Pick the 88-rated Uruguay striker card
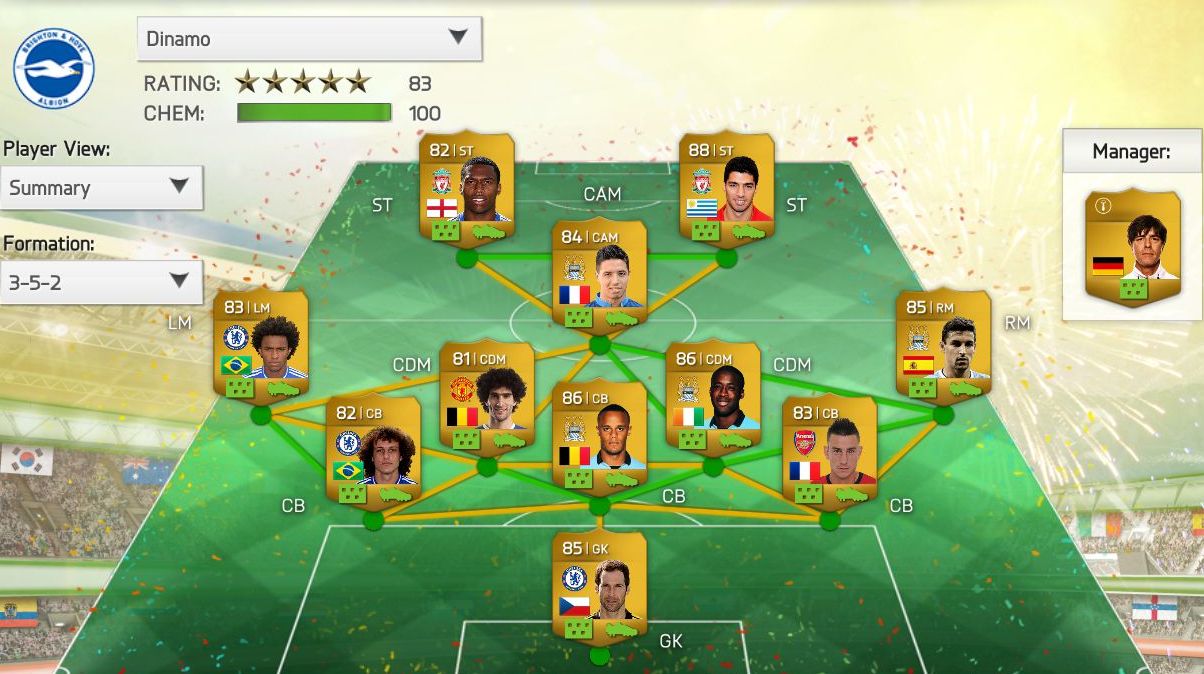Screen dimensions: 1204x674 pyautogui.click(x=727, y=188)
